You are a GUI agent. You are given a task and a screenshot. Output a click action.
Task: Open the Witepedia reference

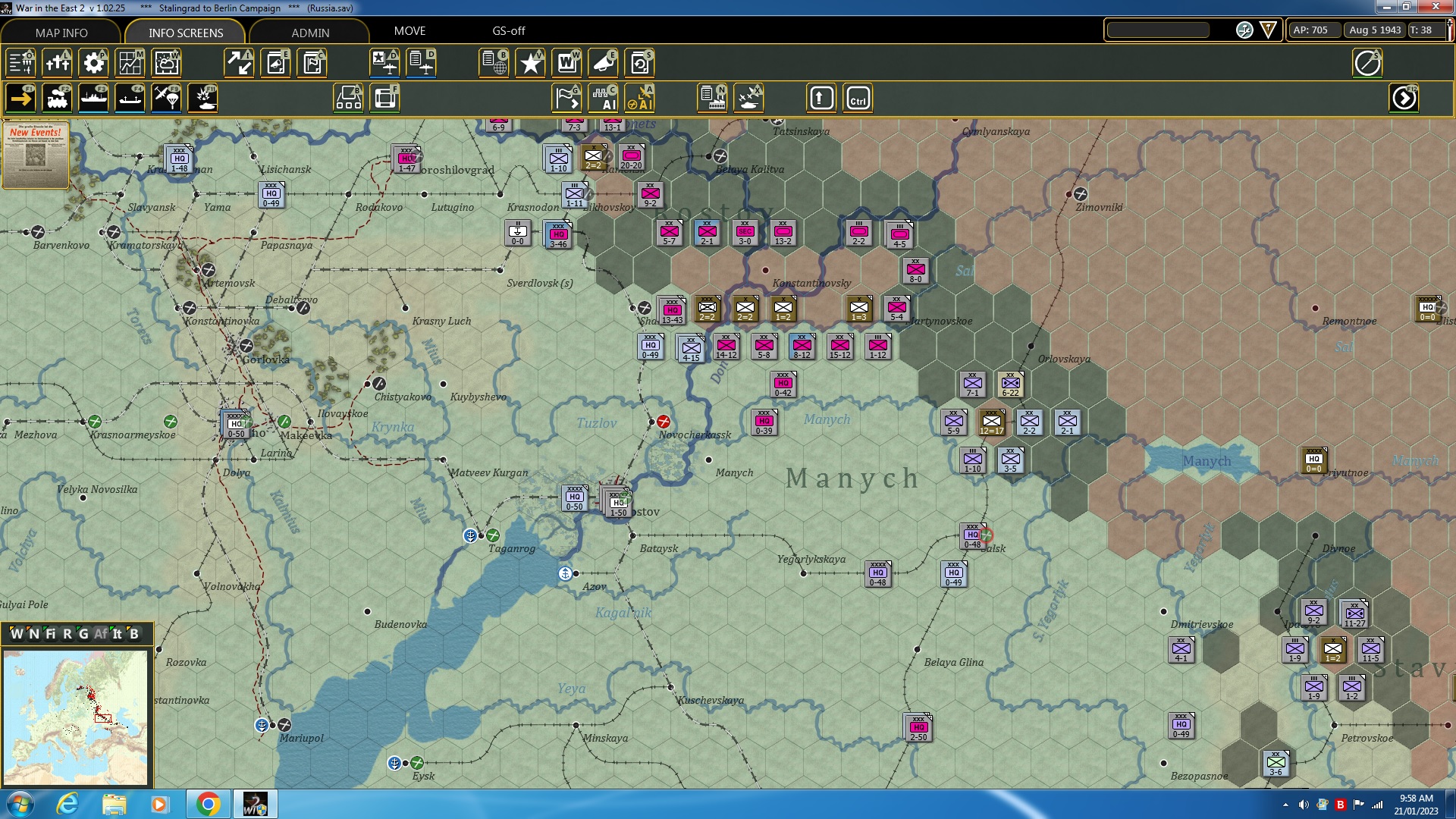(x=566, y=63)
